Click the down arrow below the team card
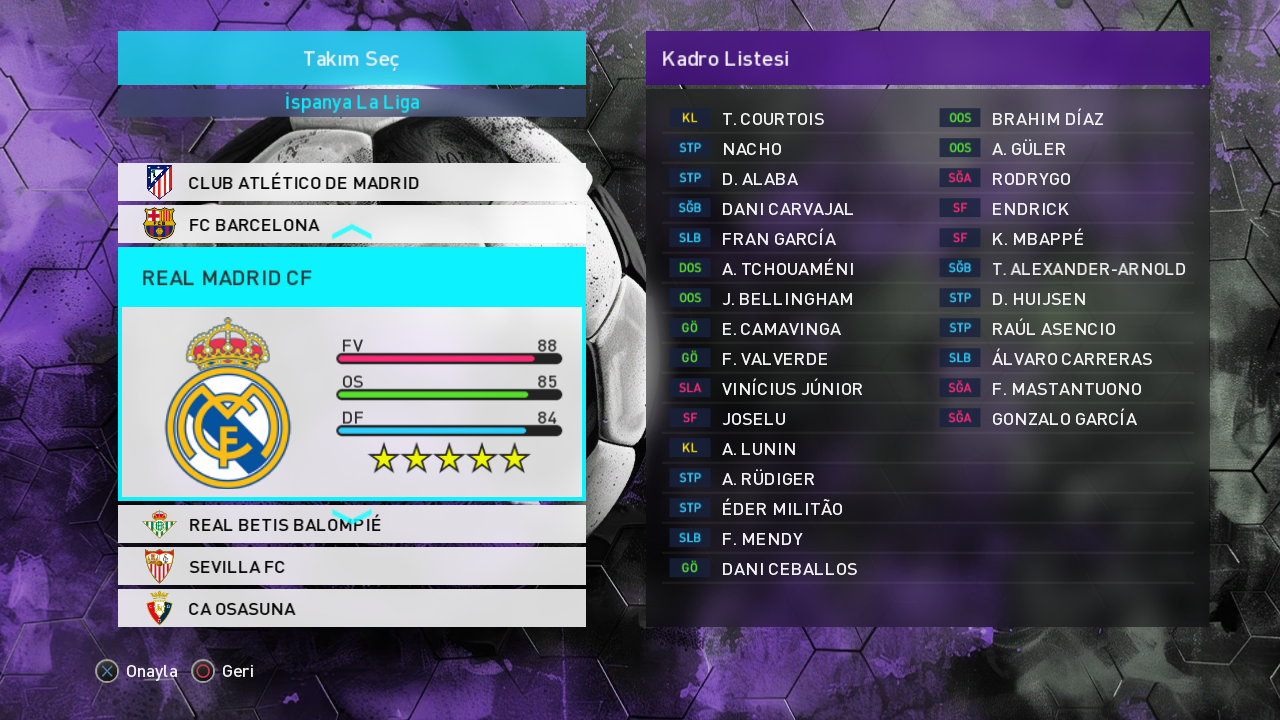Viewport: 1280px width, 720px height. (352, 515)
